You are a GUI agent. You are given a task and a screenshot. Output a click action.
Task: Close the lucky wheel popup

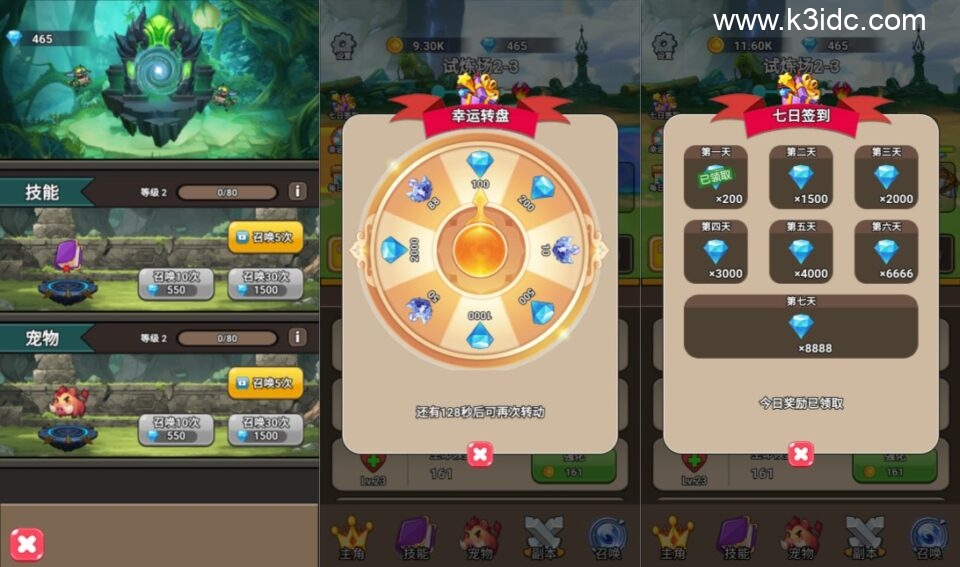[480, 455]
